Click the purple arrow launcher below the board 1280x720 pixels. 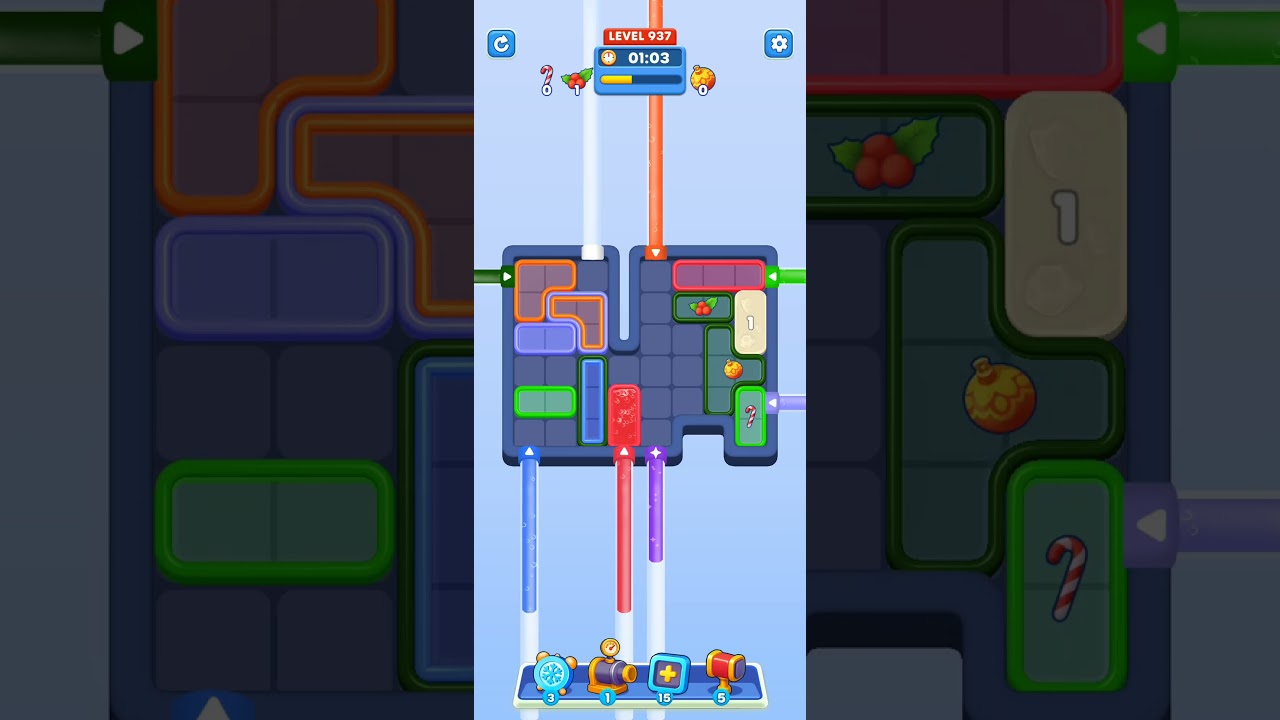pyautogui.click(x=656, y=453)
